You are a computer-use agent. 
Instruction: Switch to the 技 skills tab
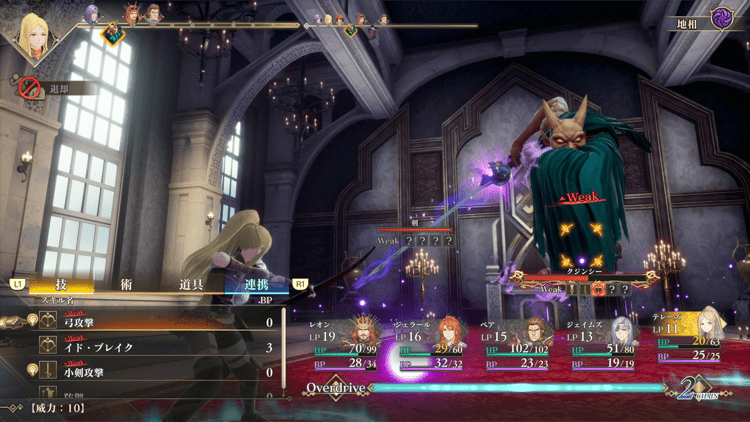point(63,284)
